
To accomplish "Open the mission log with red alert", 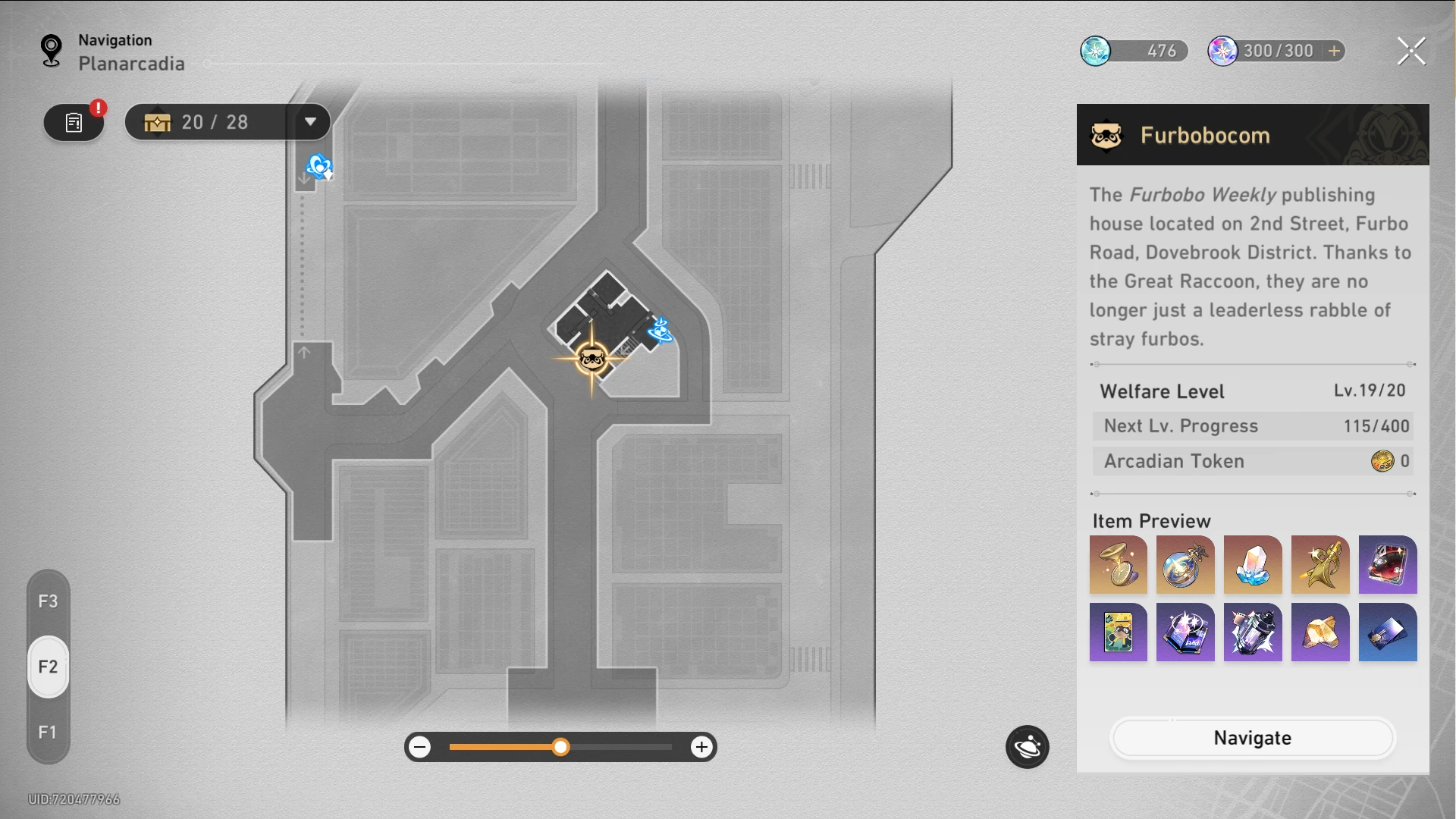I will pos(74,123).
